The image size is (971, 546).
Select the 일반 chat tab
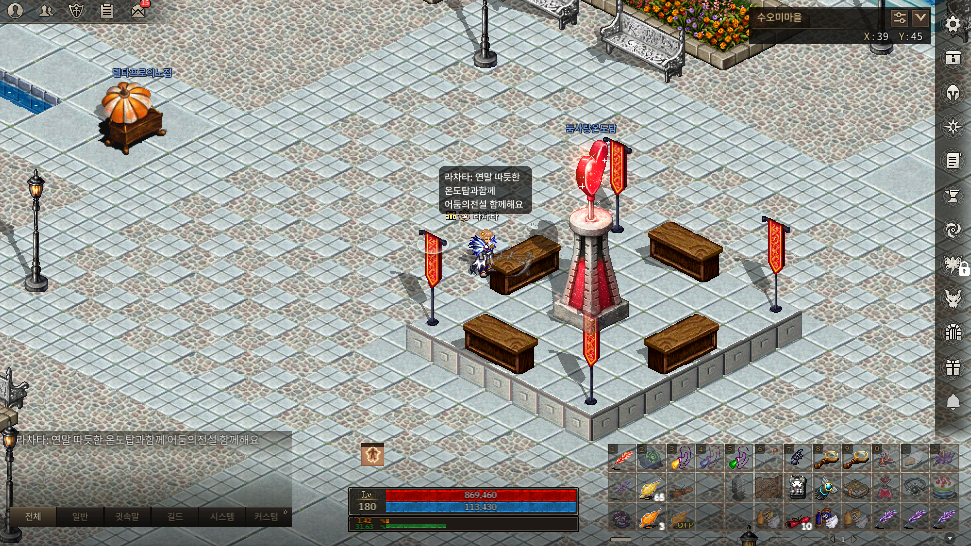pos(79,517)
